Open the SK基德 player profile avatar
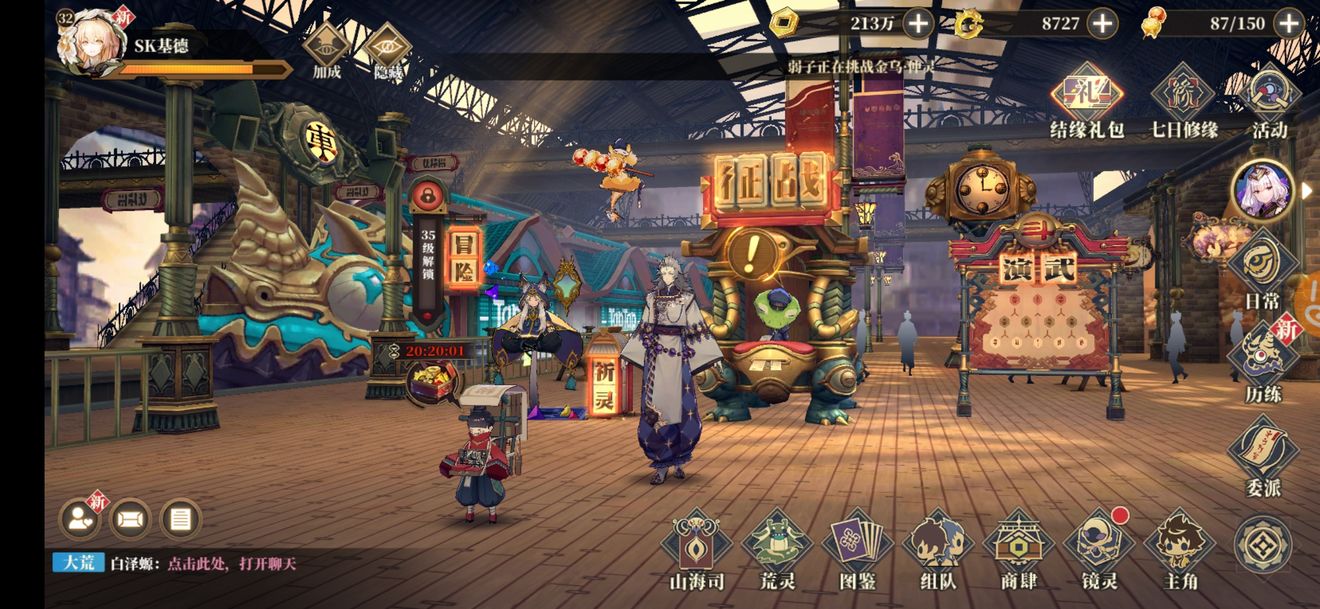 coord(92,43)
